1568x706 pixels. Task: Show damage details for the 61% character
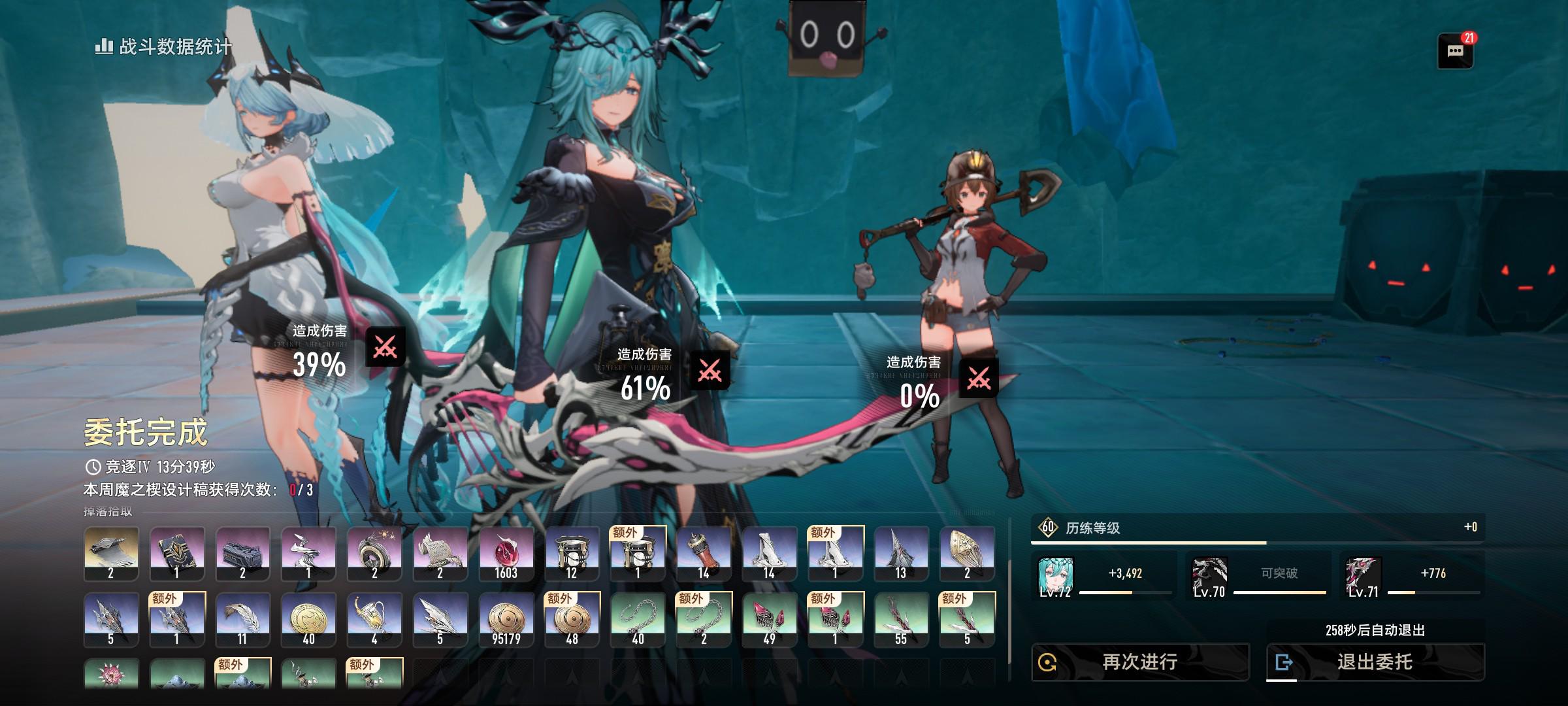click(710, 371)
